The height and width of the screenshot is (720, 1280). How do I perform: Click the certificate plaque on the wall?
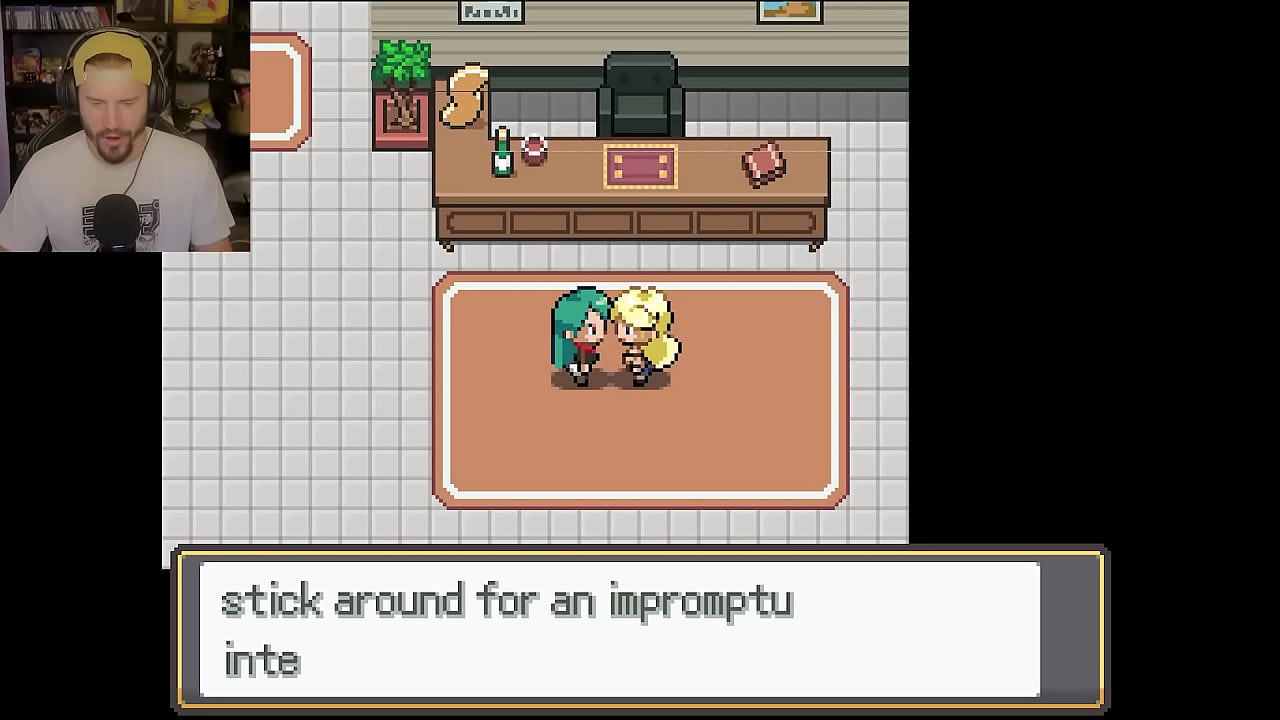coord(490,12)
